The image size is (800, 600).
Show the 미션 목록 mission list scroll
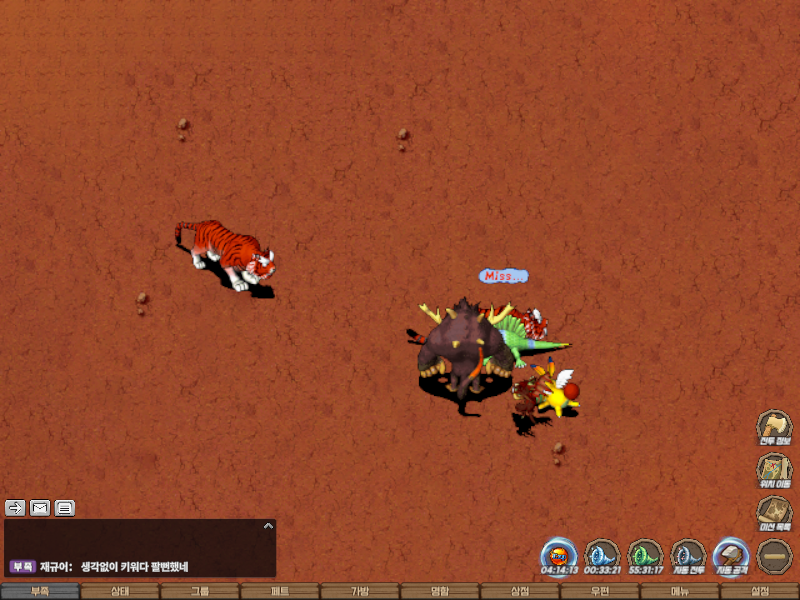point(774,514)
